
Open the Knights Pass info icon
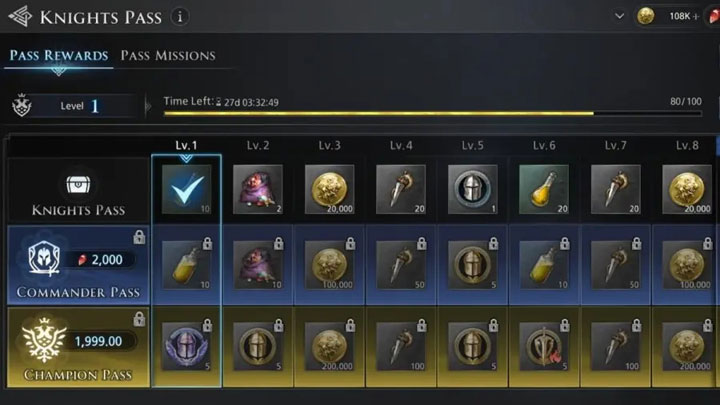[179, 16]
